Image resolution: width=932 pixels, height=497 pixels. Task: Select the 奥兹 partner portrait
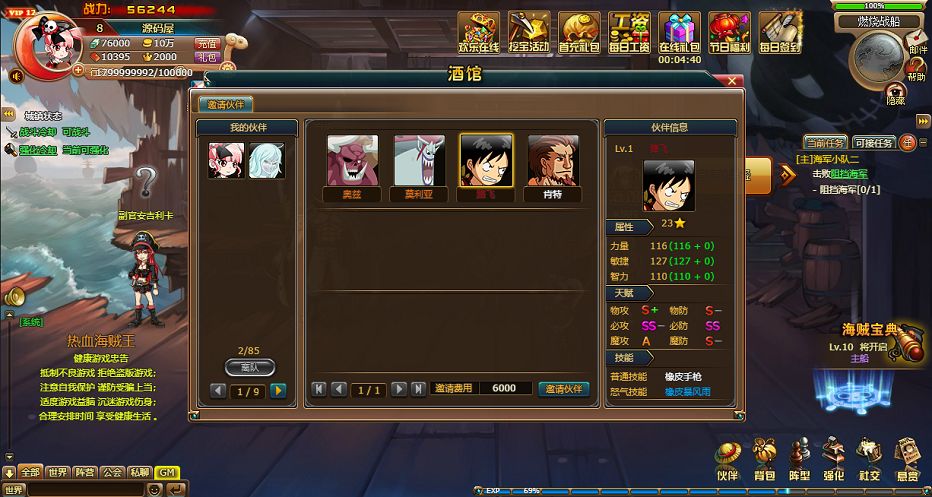(352, 161)
